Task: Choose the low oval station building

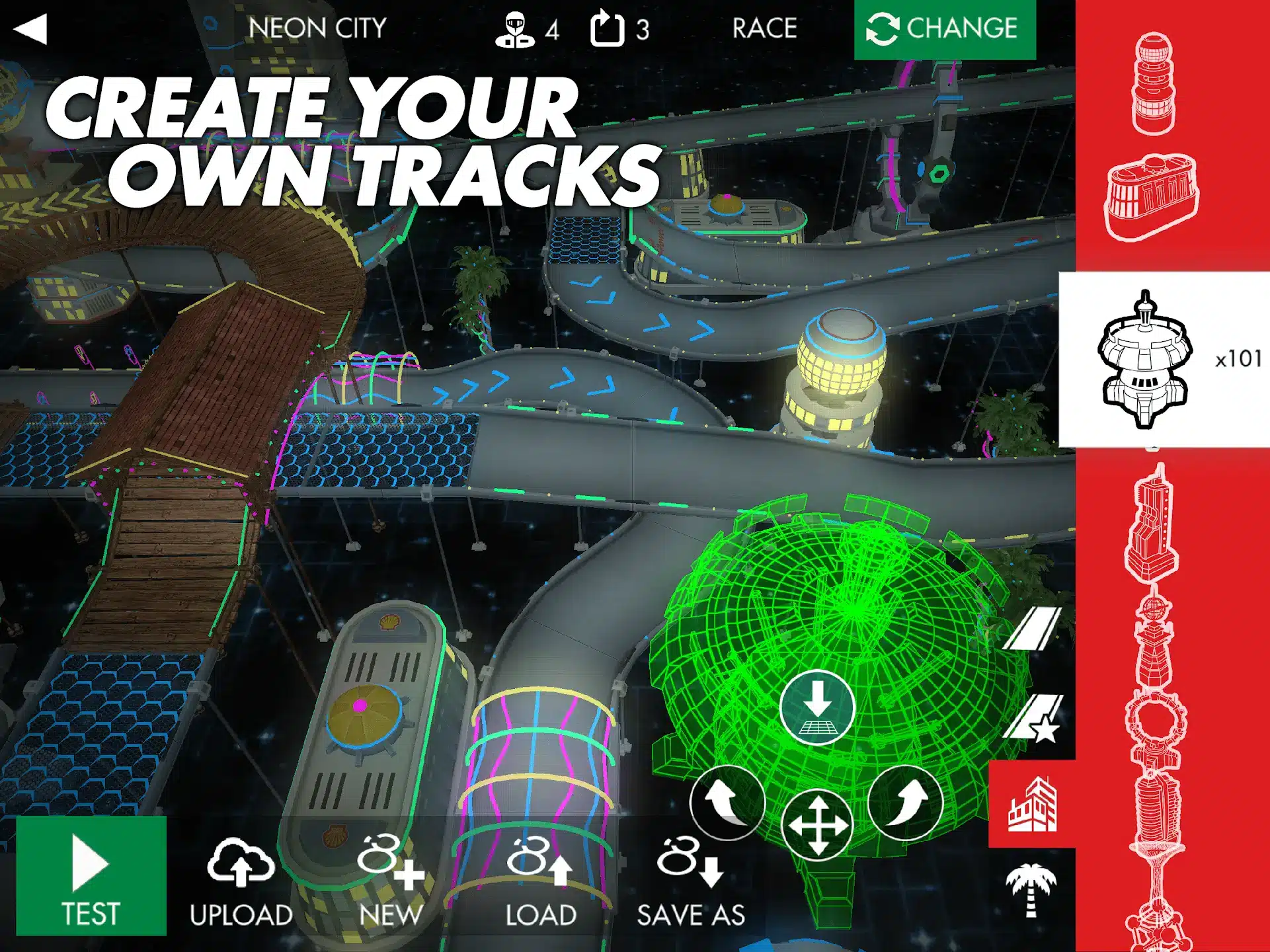Action: tap(1152, 196)
